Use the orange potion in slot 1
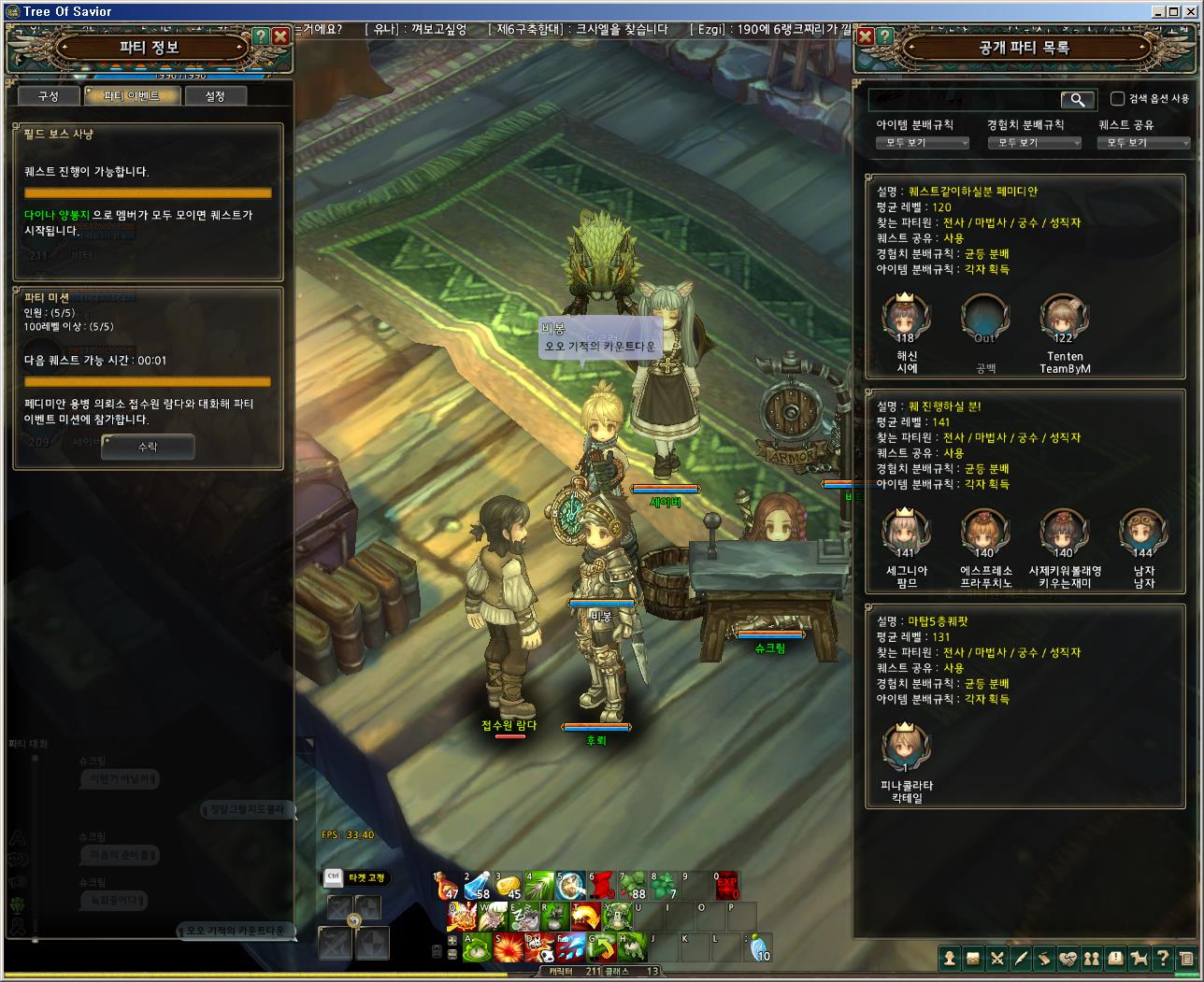The image size is (1204, 982). click(447, 886)
